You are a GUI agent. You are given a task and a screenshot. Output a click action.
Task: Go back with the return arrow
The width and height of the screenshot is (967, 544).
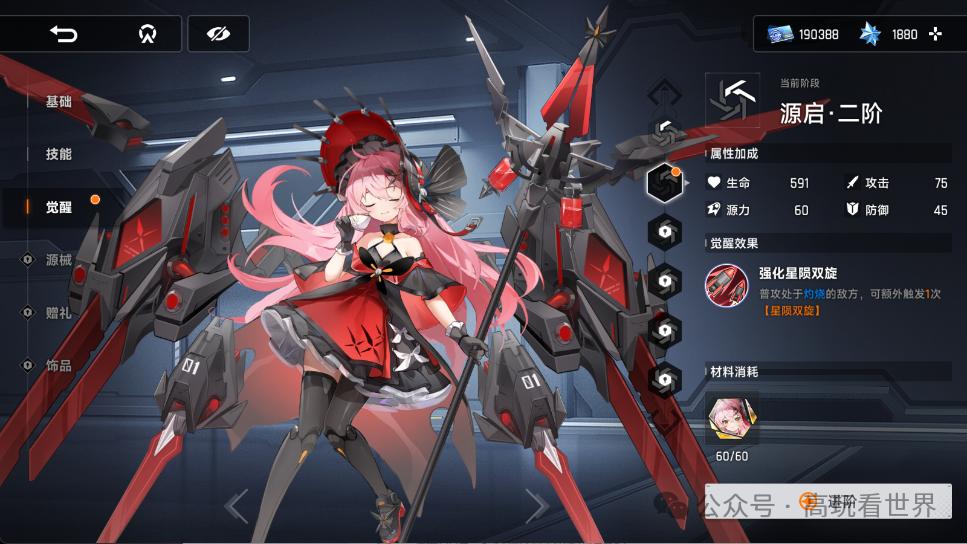[64, 34]
